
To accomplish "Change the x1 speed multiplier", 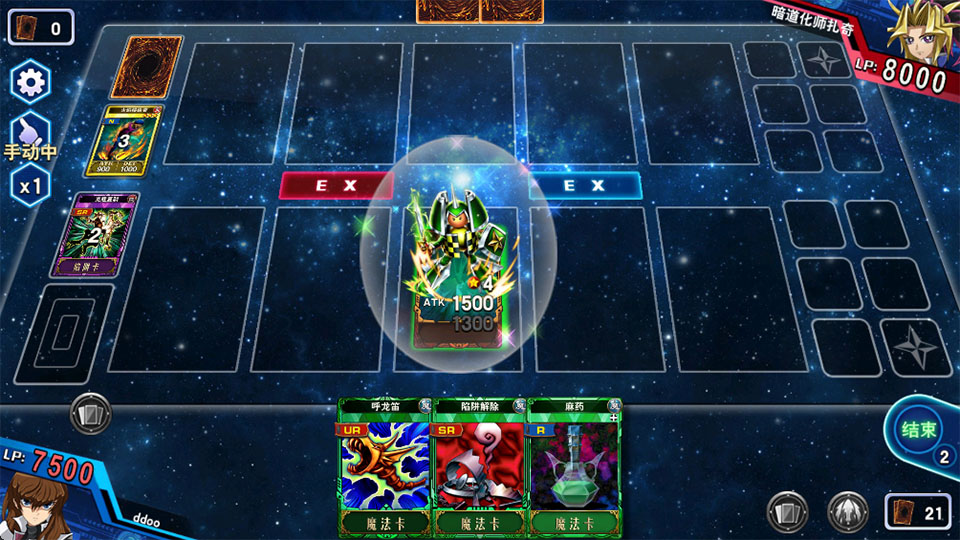I will (x=30, y=186).
